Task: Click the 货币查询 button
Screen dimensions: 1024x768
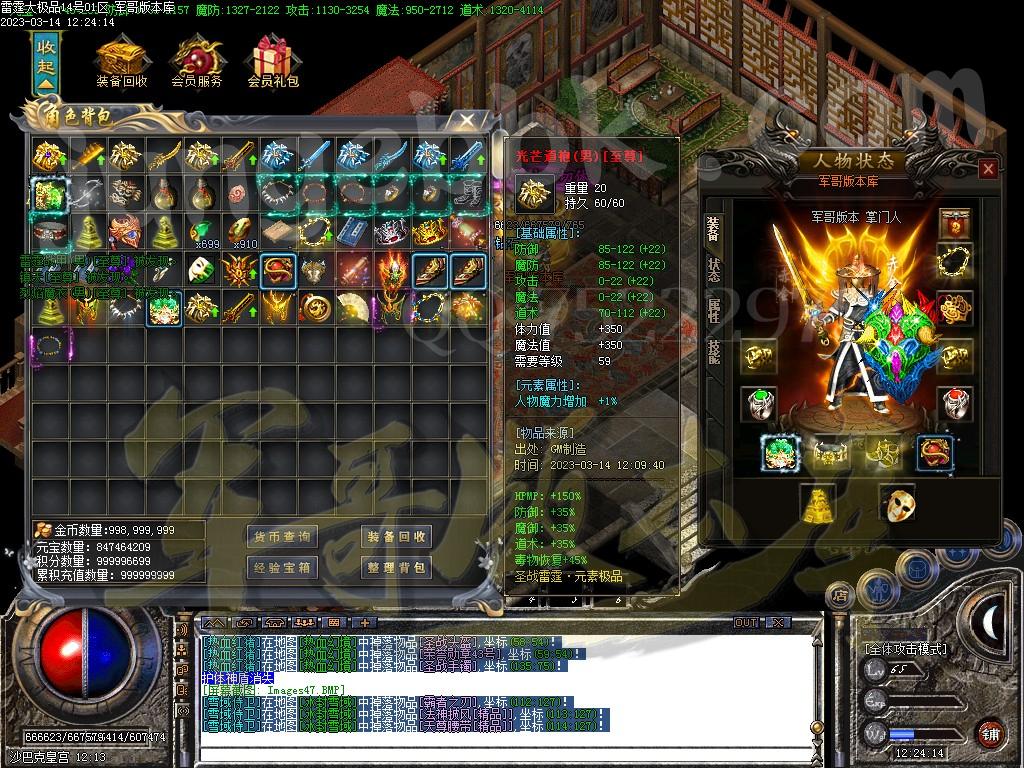Action: [x=283, y=537]
